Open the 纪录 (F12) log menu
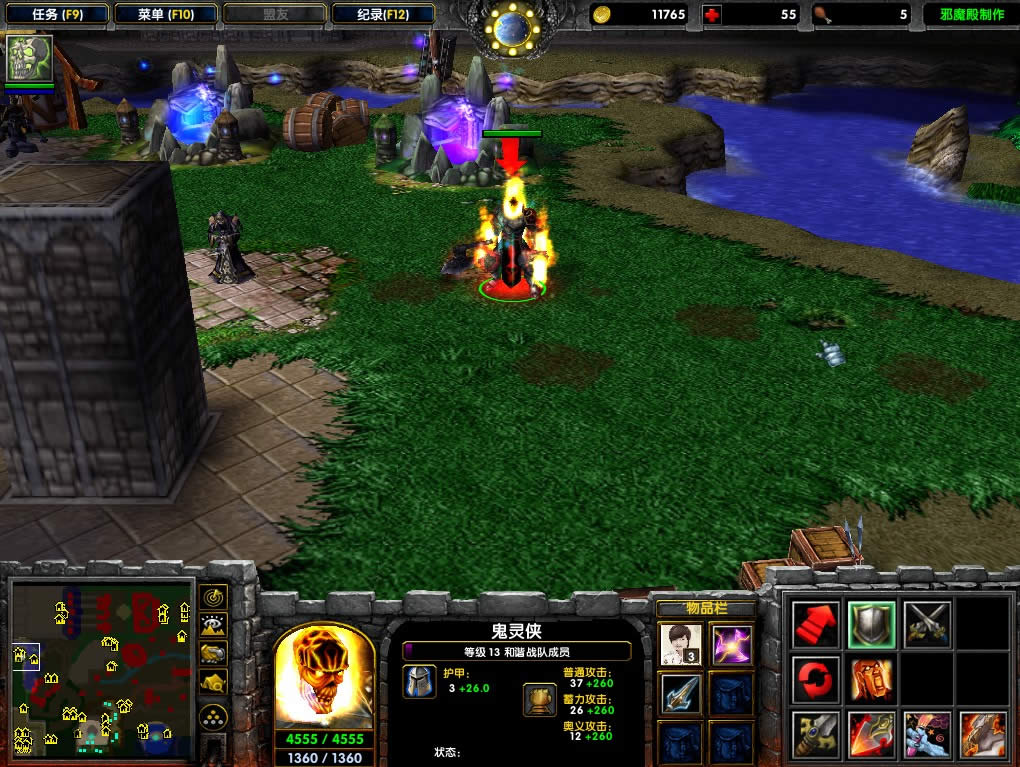Viewport: 1020px width, 767px height. tap(382, 15)
